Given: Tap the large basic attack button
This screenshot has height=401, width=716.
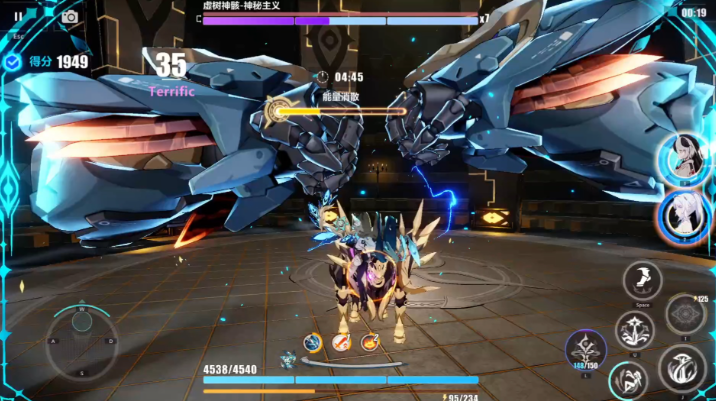Looking at the screenshot, I should pyautogui.click(x=681, y=368).
